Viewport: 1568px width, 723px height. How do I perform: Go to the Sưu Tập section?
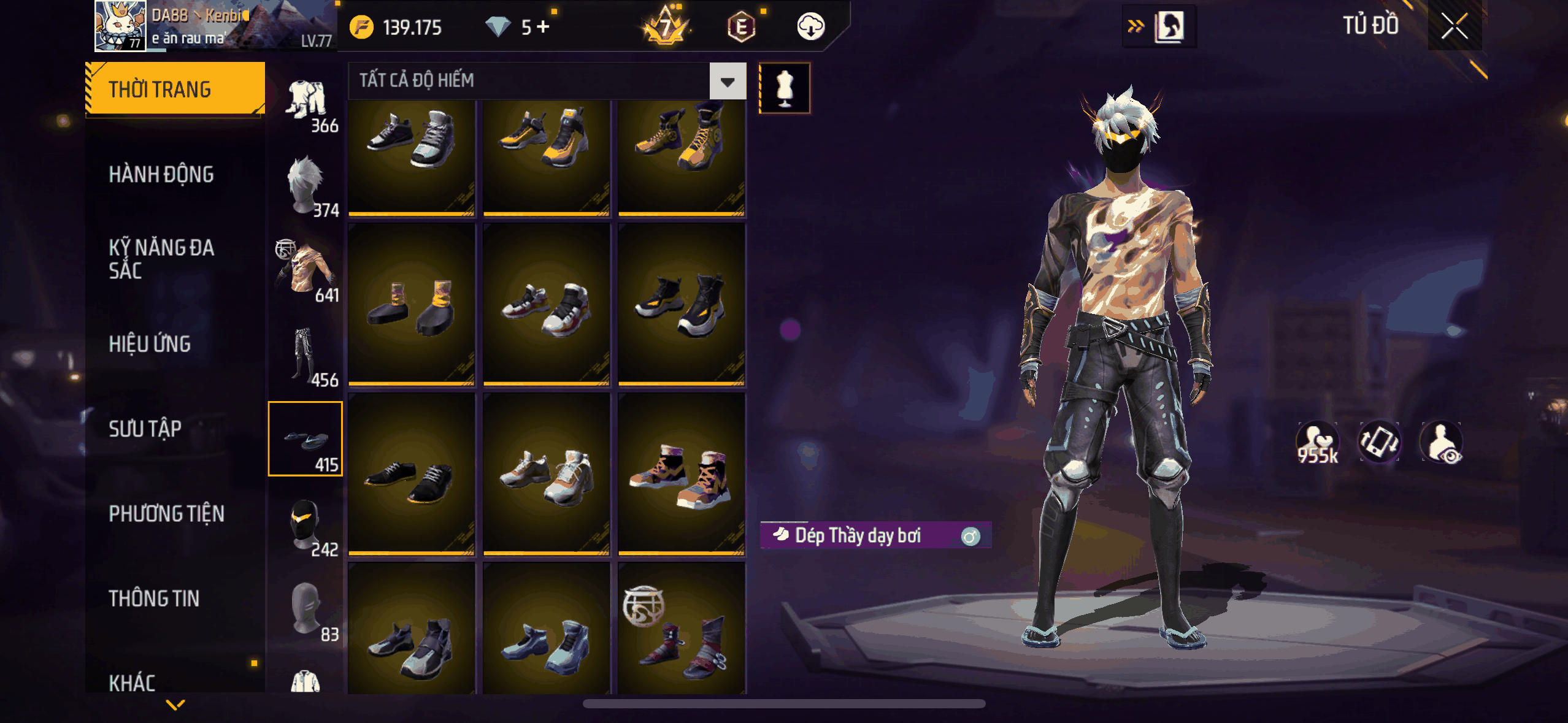pos(145,429)
